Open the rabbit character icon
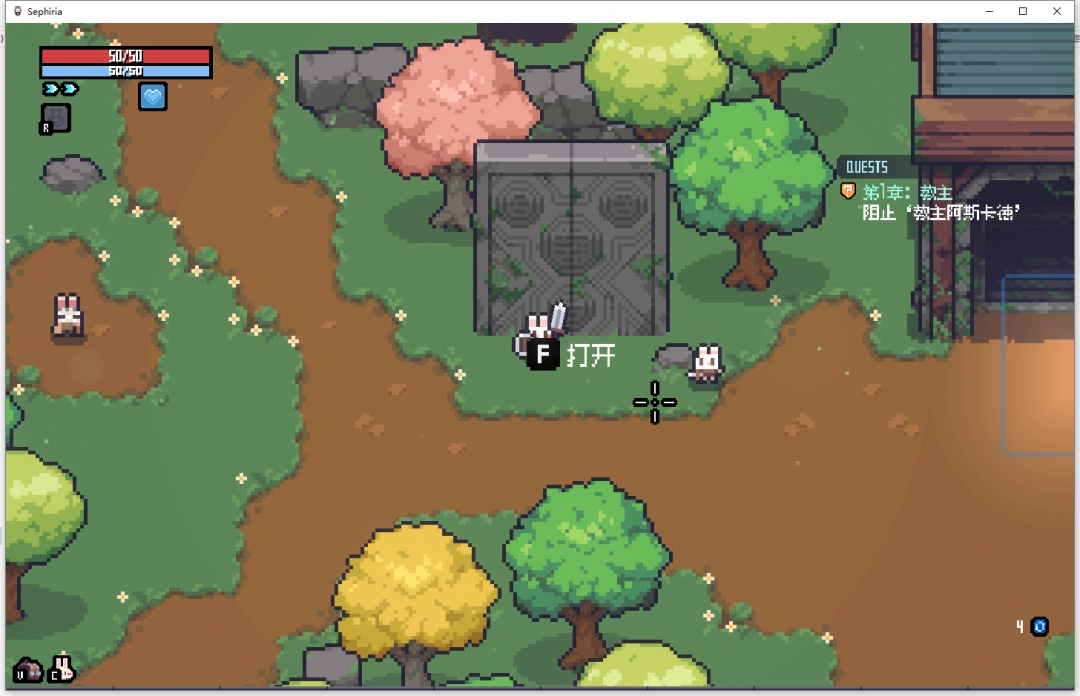Viewport: 1080px width, 696px height. point(63,667)
